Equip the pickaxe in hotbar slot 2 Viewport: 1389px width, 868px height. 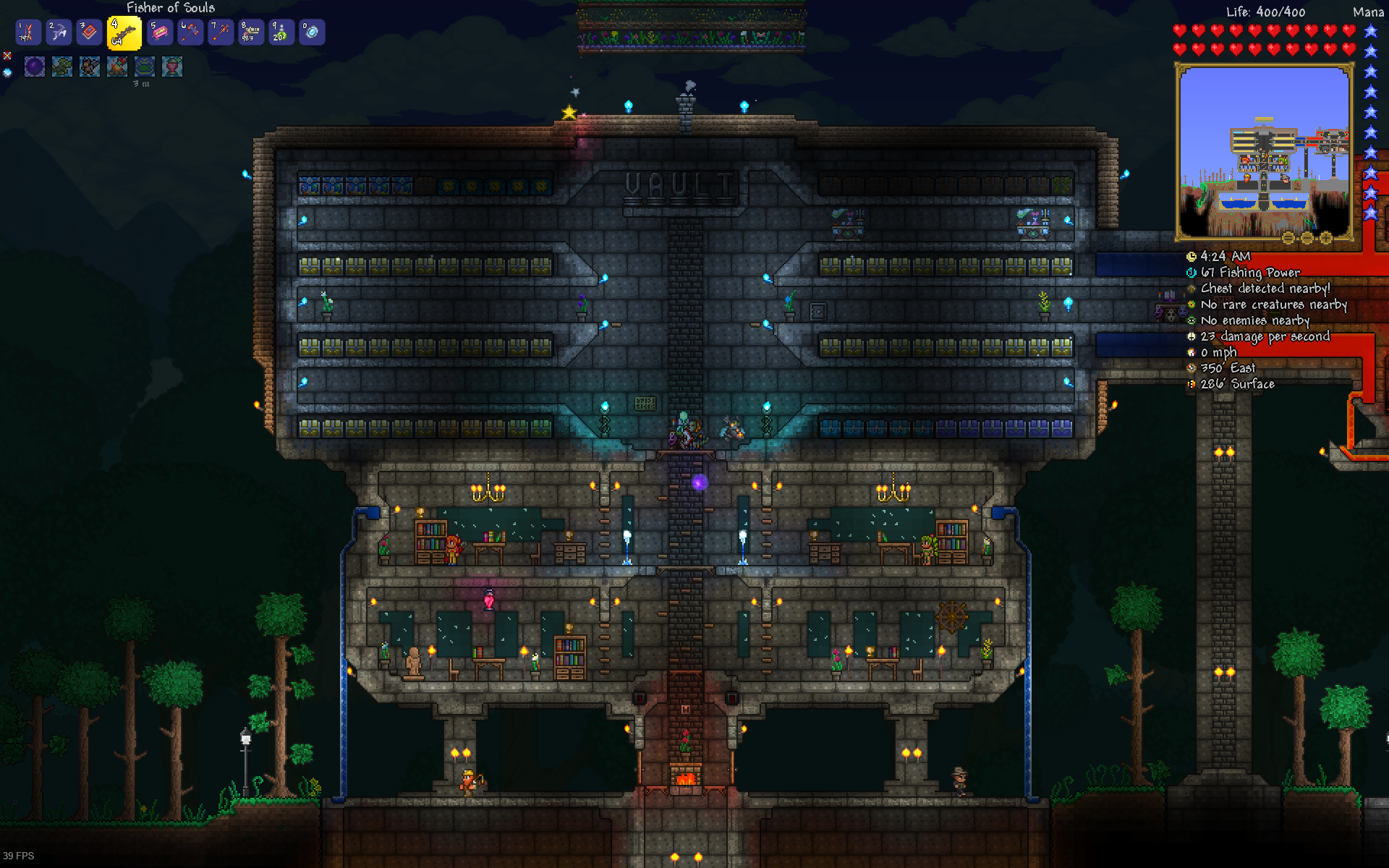coord(59,32)
